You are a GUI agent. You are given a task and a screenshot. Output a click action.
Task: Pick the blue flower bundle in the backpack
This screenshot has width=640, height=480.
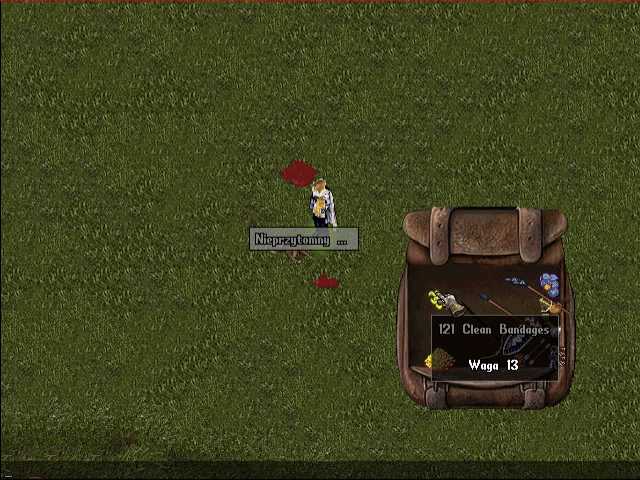tap(548, 285)
